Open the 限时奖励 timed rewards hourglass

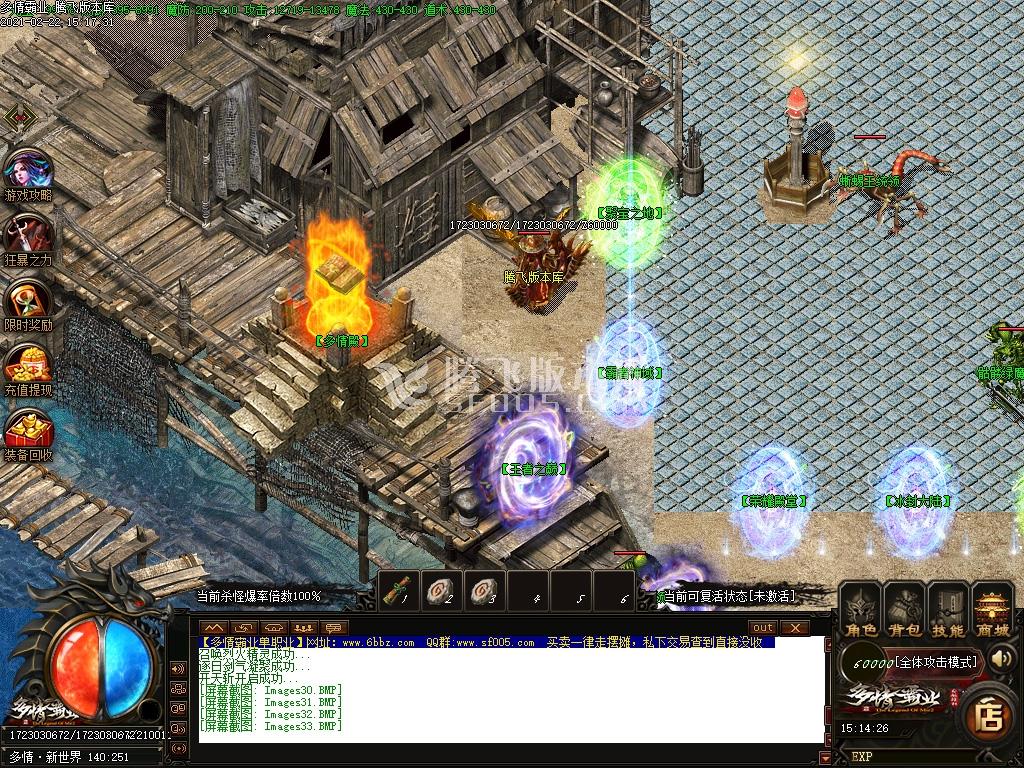coord(27,302)
